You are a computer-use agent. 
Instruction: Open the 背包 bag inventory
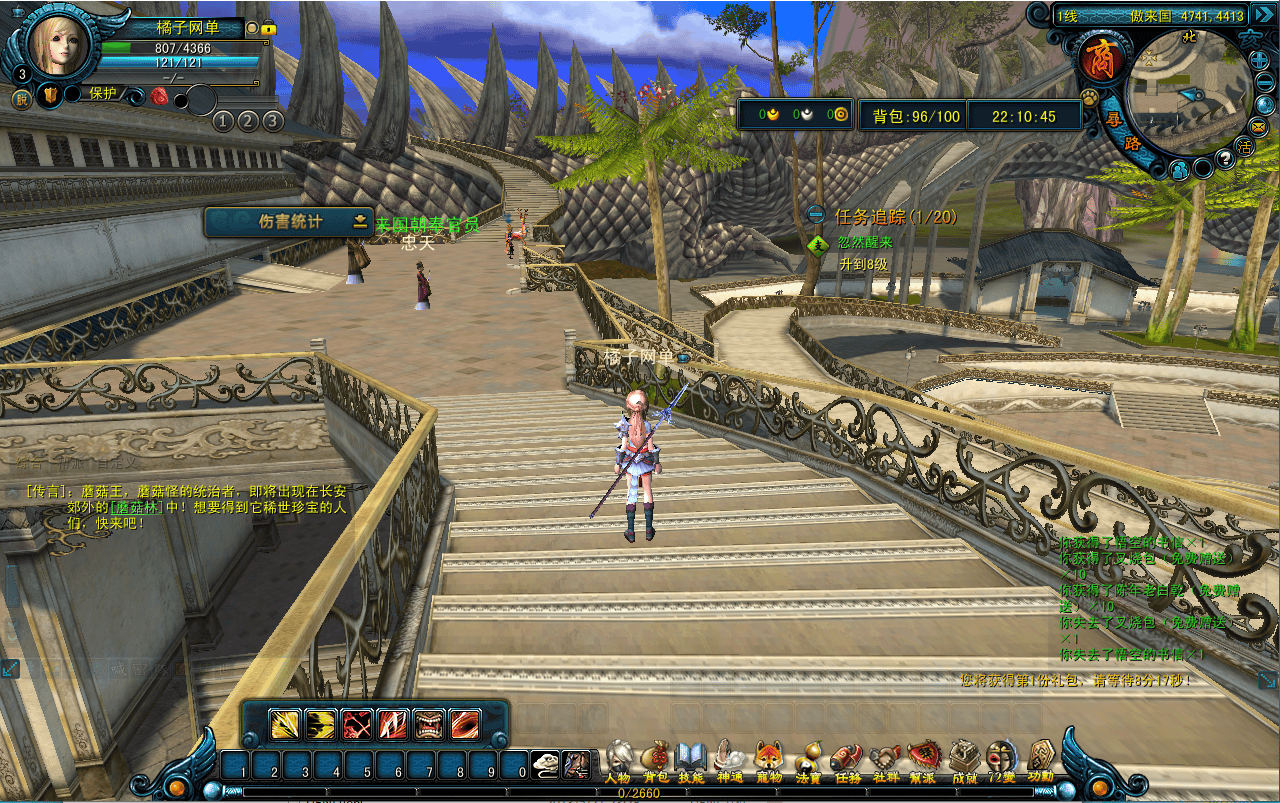(x=655, y=758)
